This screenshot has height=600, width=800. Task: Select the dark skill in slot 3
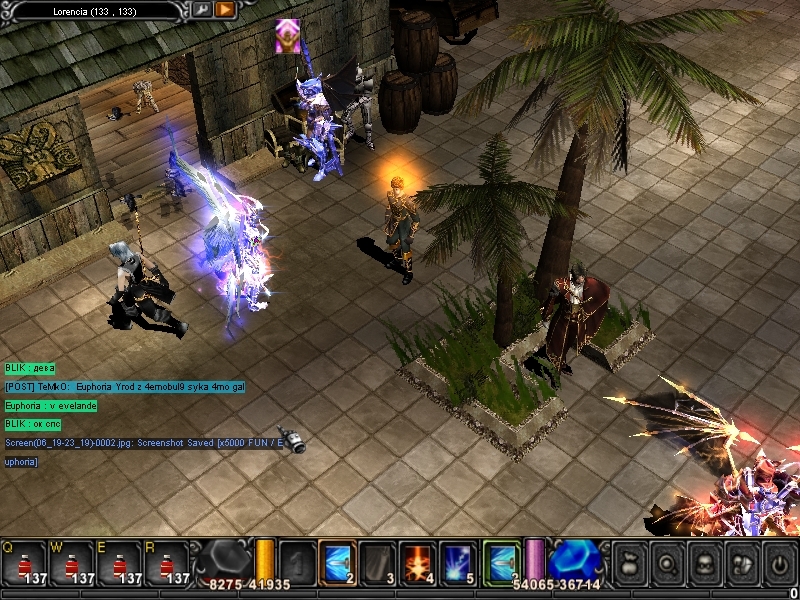(x=377, y=562)
